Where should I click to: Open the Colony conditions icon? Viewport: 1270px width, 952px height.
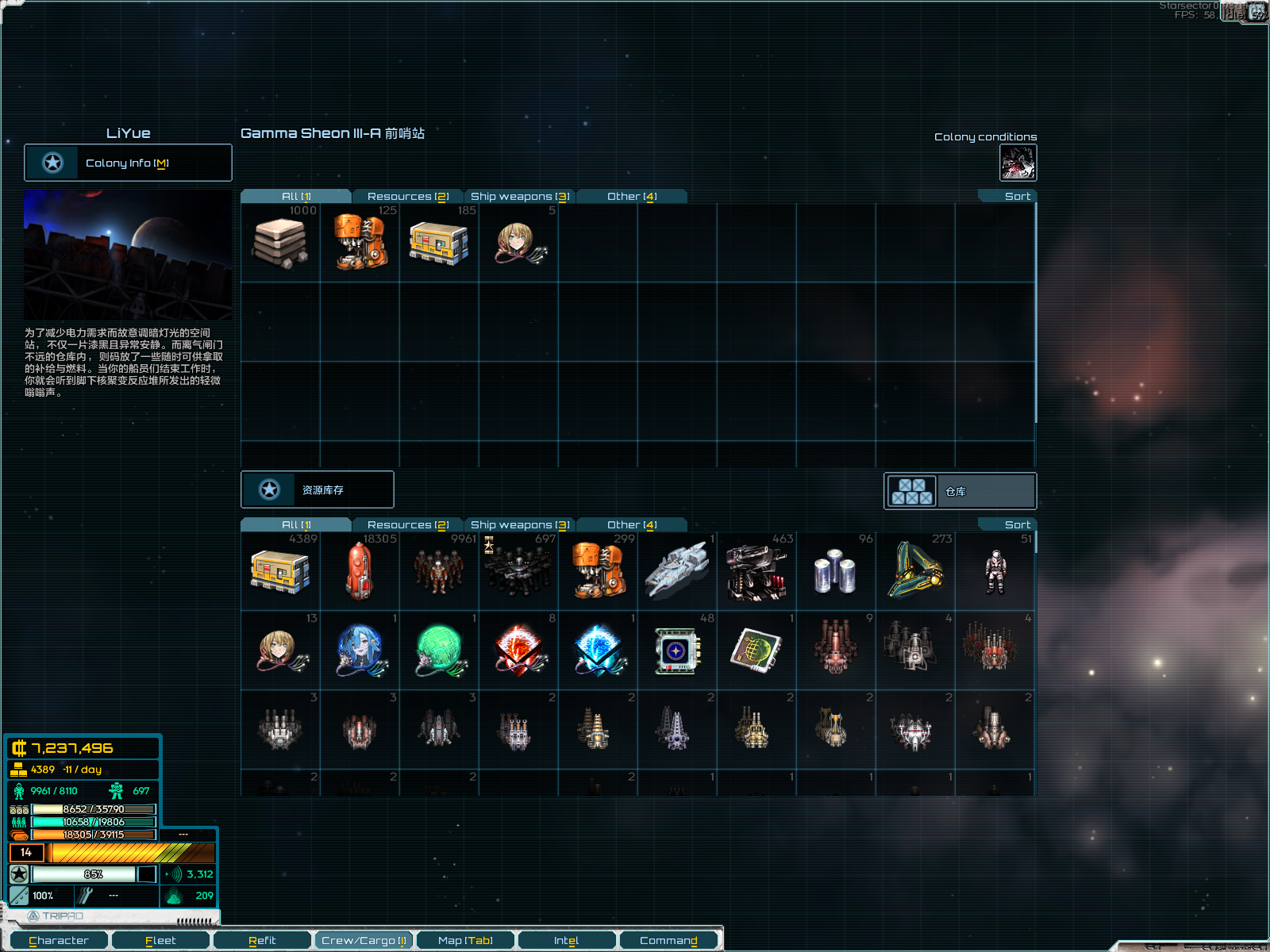tap(1017, 162)
